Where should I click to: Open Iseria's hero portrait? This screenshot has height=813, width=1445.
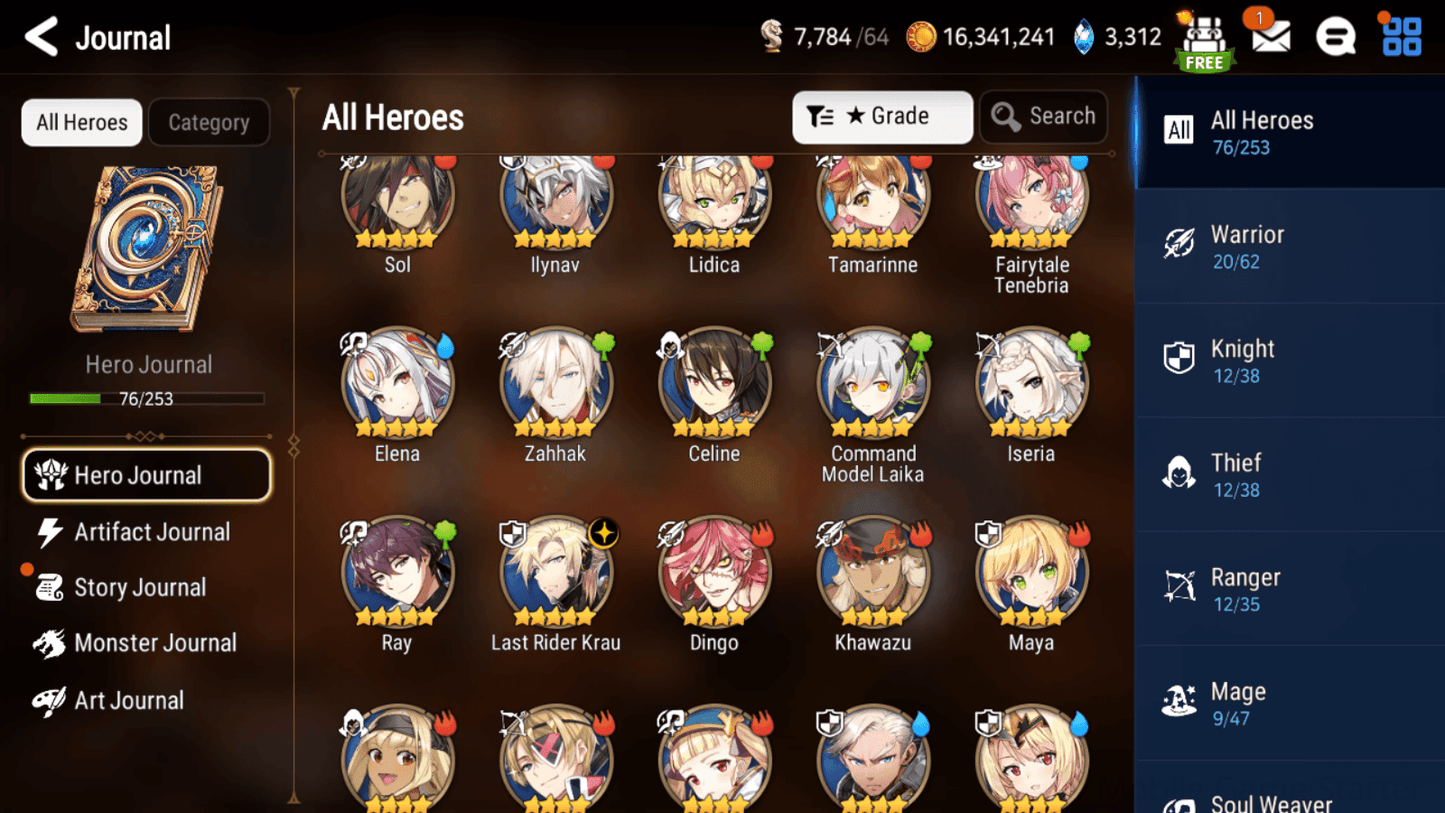click(1031, 381)
